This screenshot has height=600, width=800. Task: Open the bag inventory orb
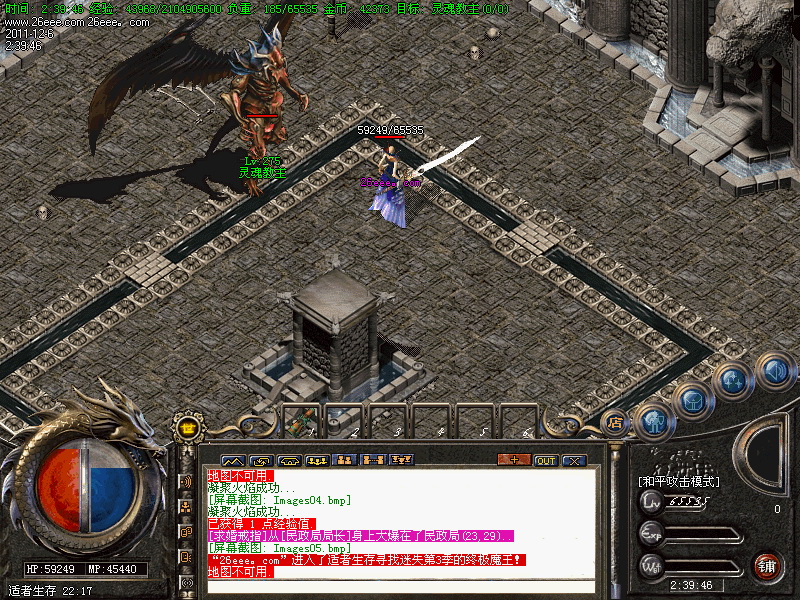pos(692,400)
